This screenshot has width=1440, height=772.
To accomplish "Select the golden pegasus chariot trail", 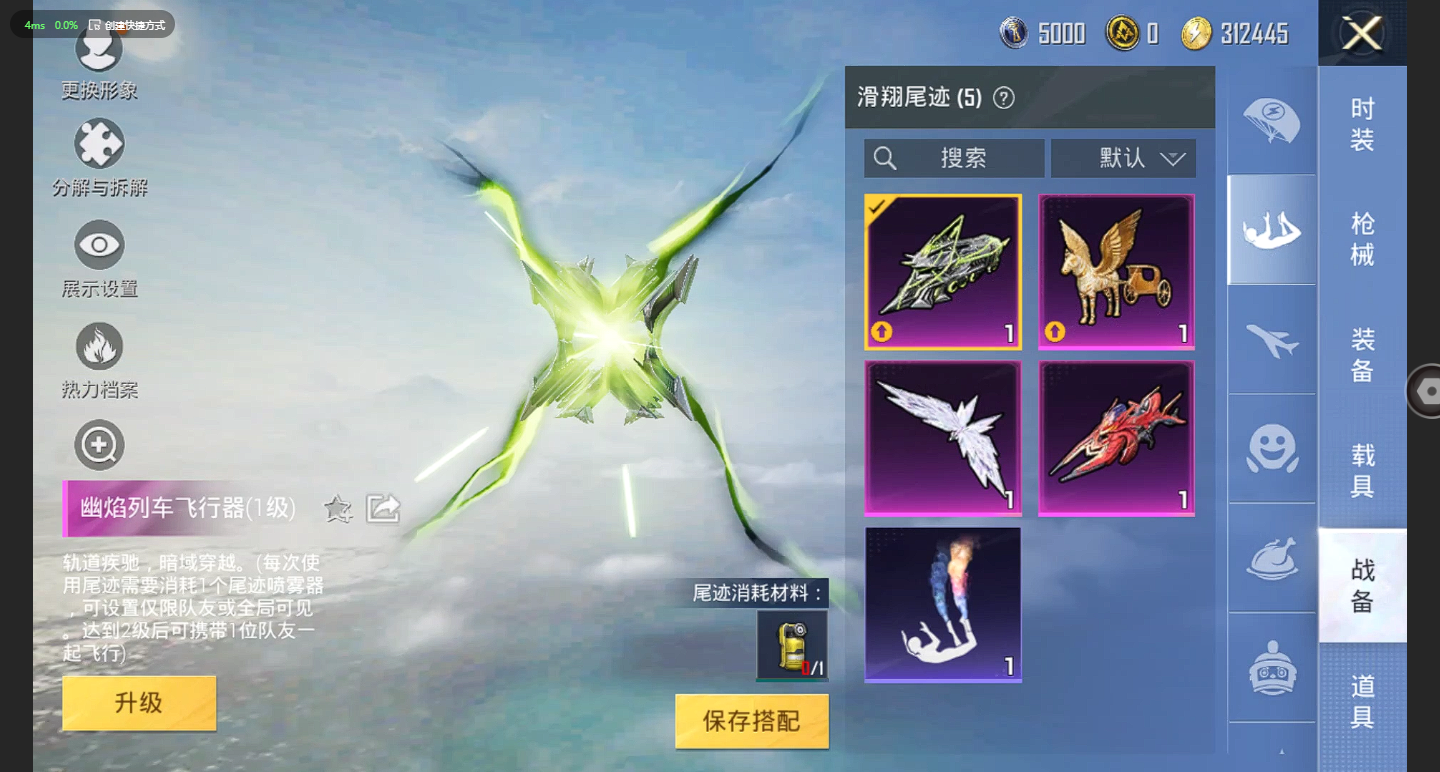I will pos(1116,272).
